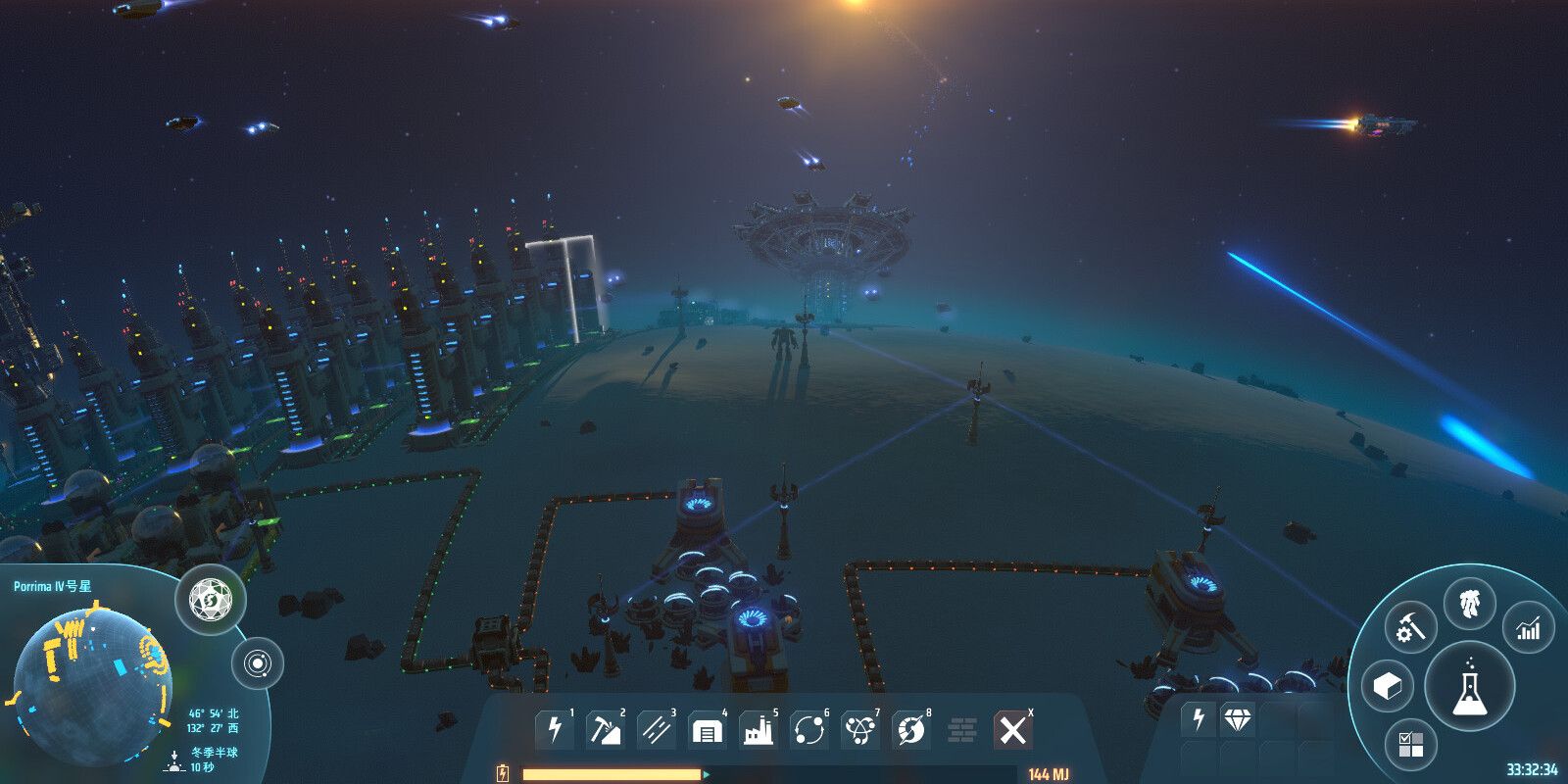Select the factory production build category
1568x784 pixels.
pos(758,730)
